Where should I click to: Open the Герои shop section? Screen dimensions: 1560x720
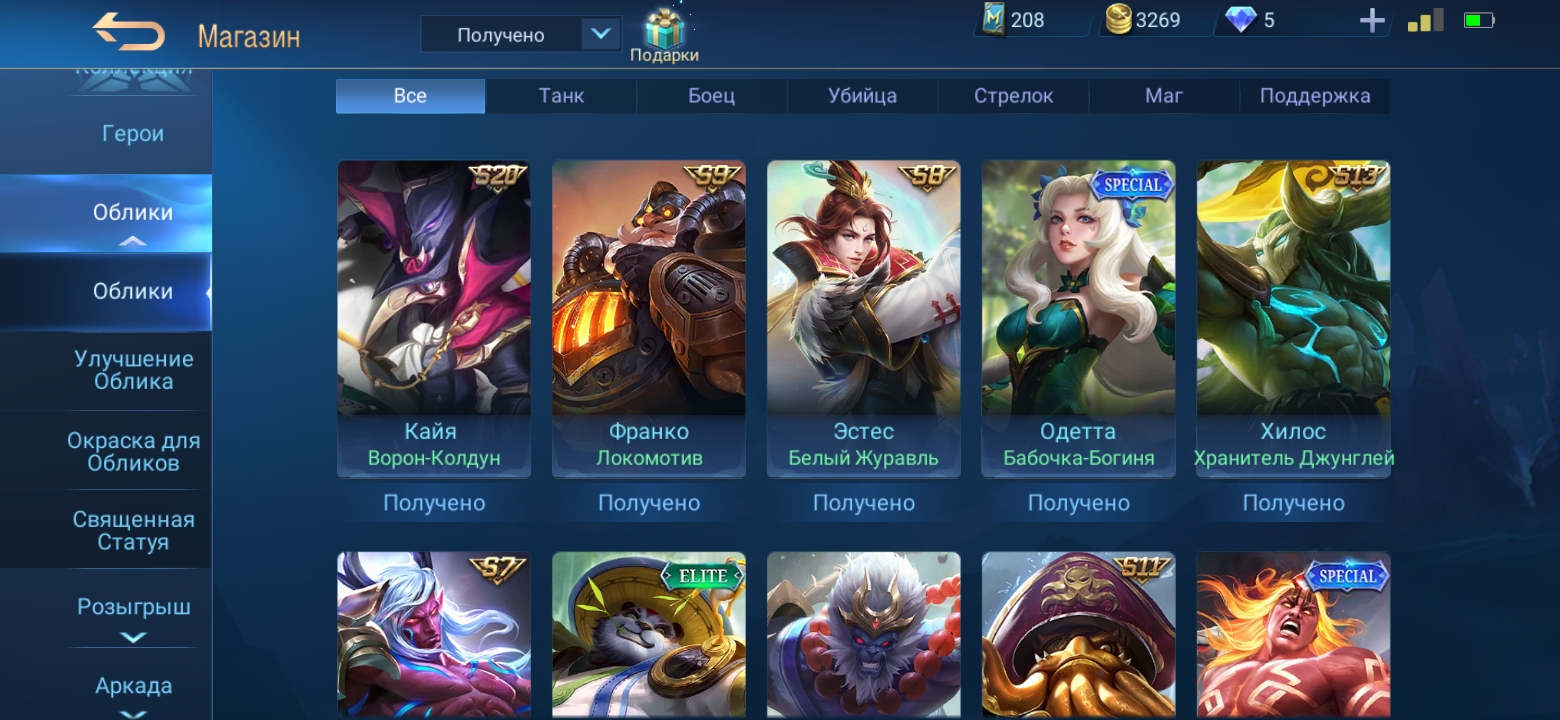point(132,134)
